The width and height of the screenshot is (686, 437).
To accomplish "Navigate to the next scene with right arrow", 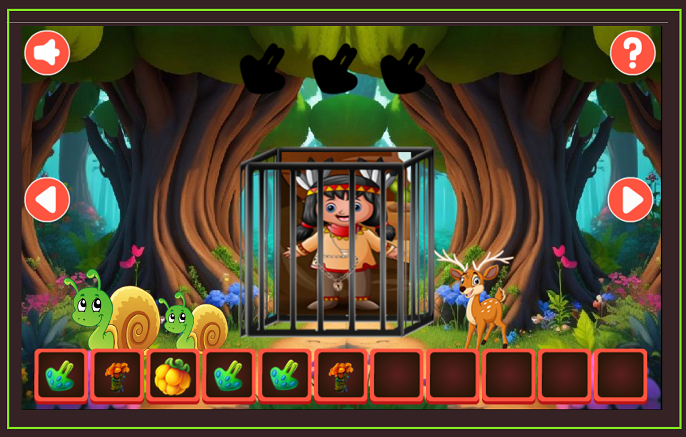I will tap(631, 200).
